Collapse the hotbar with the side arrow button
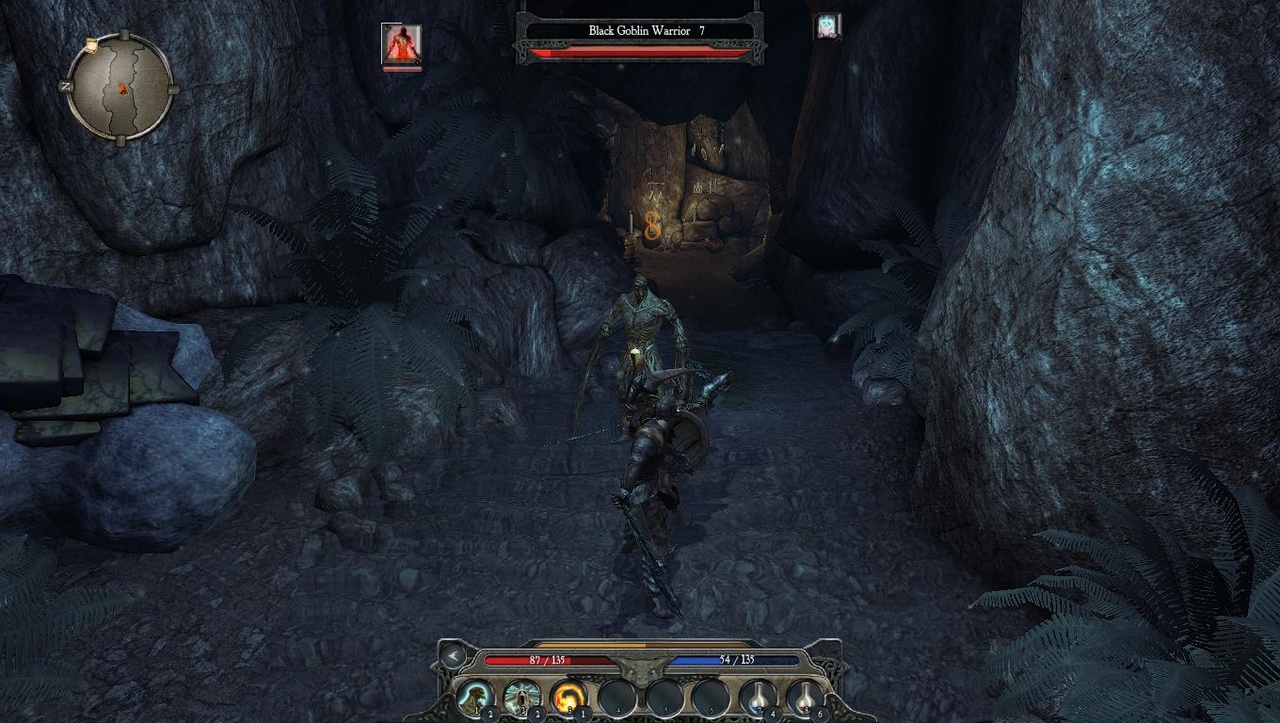 [452, 657]
